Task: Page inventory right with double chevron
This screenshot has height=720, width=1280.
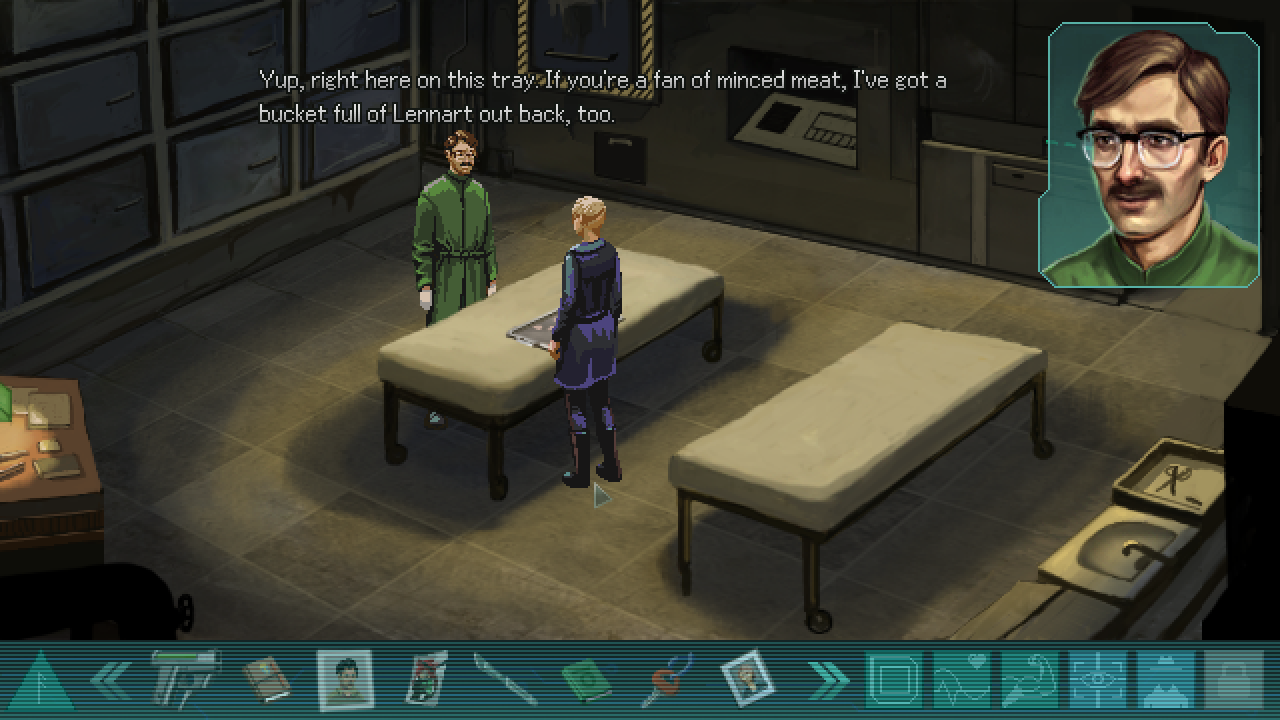Action: coord(827,681)
